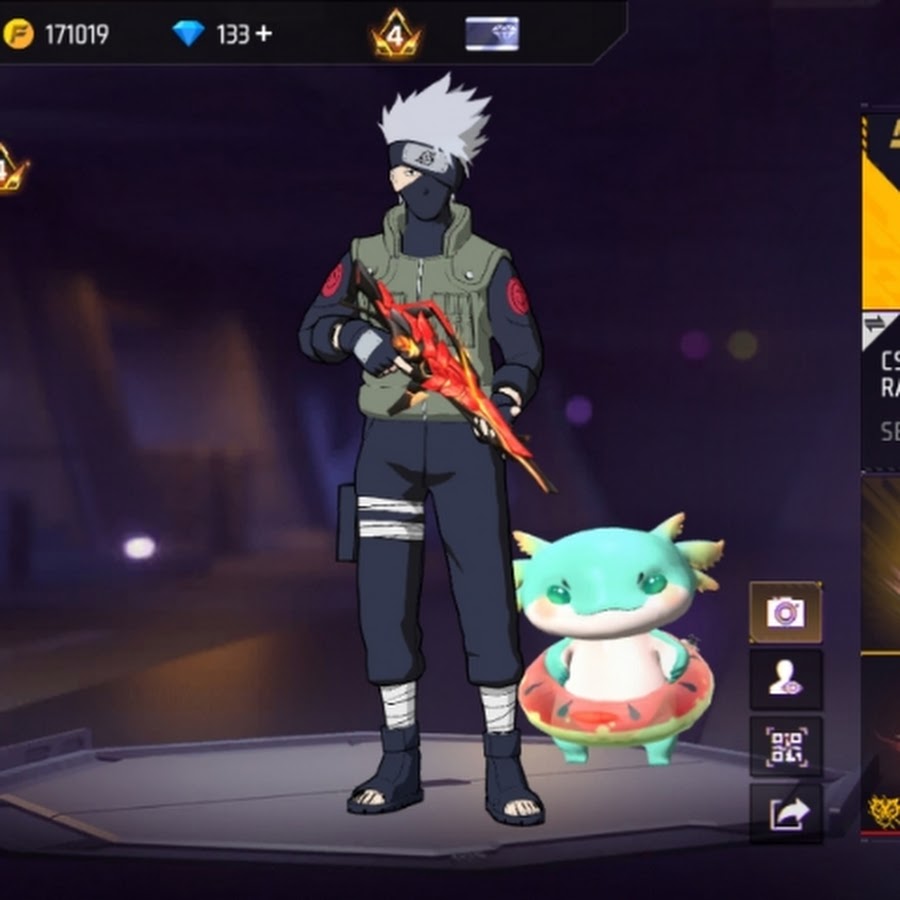Image resolution: width=900 pixels, height=900 pixels.
Task: Open the camera photo mode button
Action: coord(785,612)
